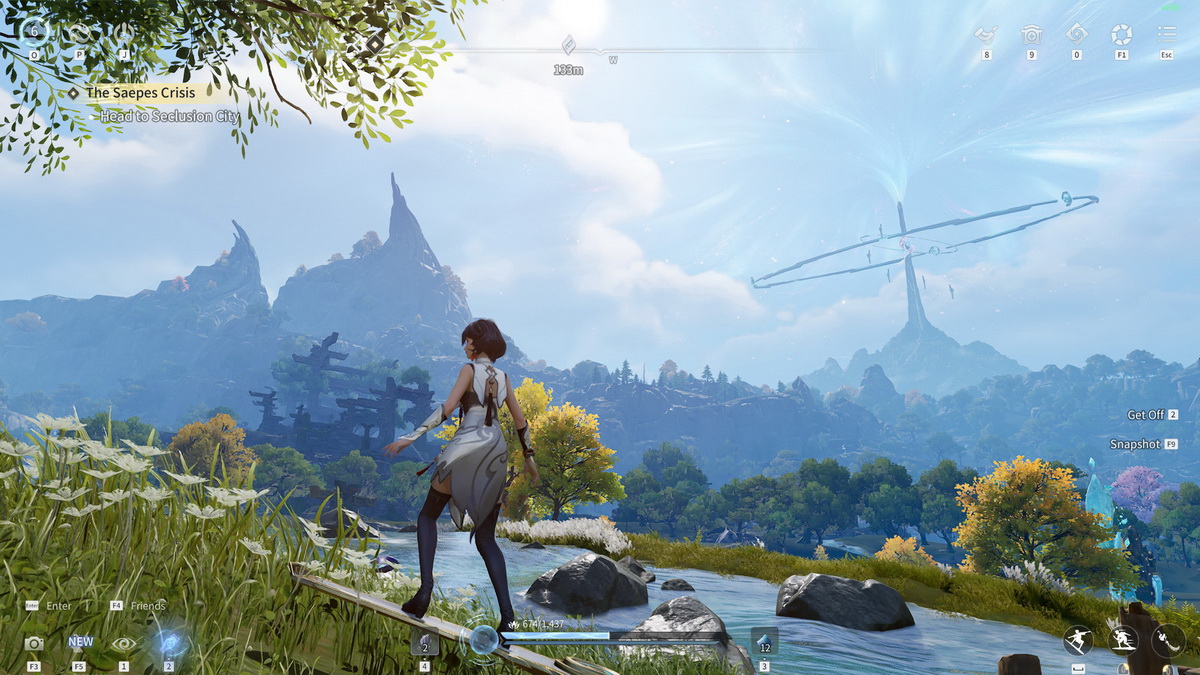Select the horn icon in top bar
Viewport: 1200px width, 675px height.
[x=986, y=34]
